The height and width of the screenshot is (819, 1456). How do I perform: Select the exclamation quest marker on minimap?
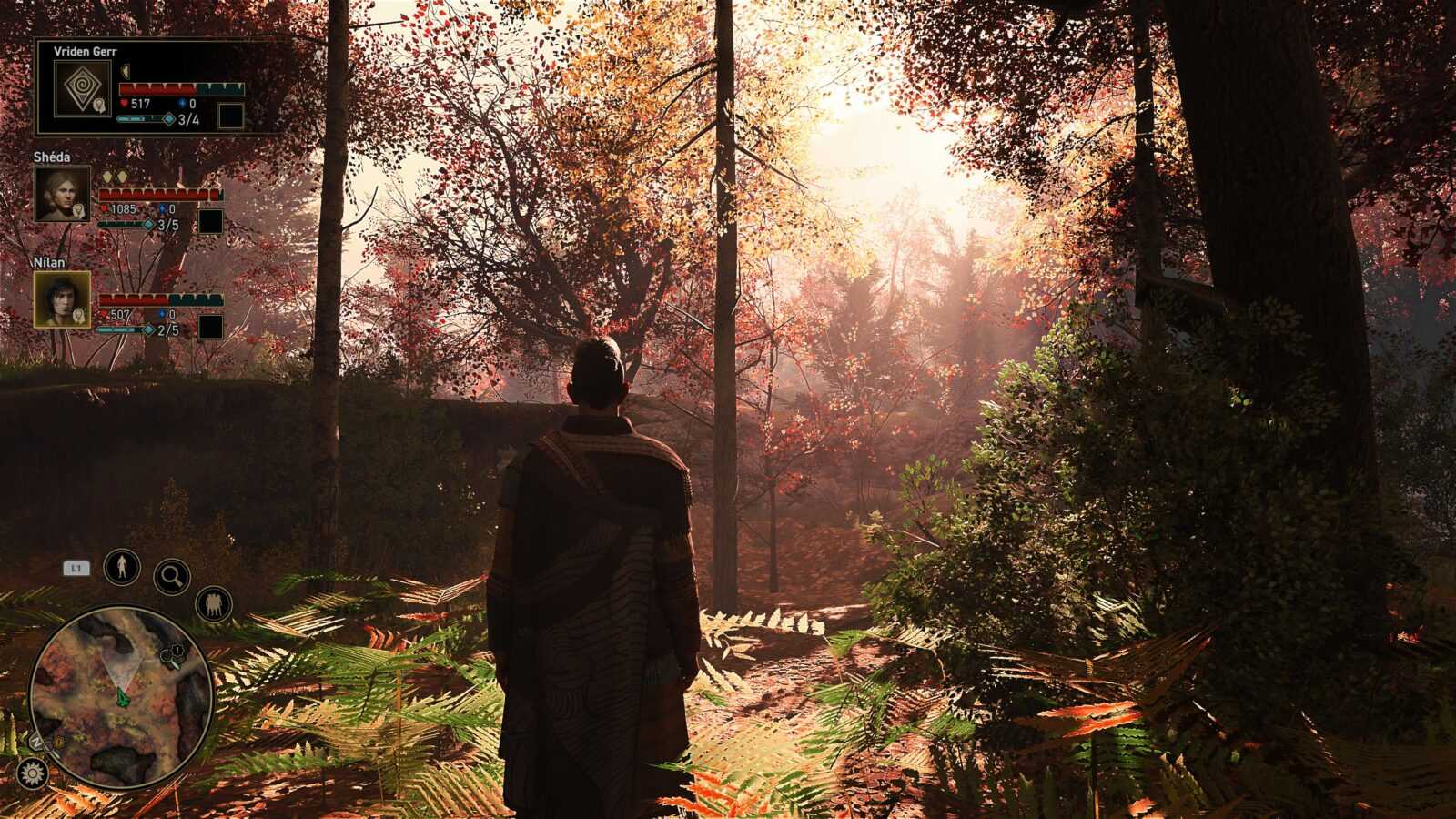coord(178,651)
